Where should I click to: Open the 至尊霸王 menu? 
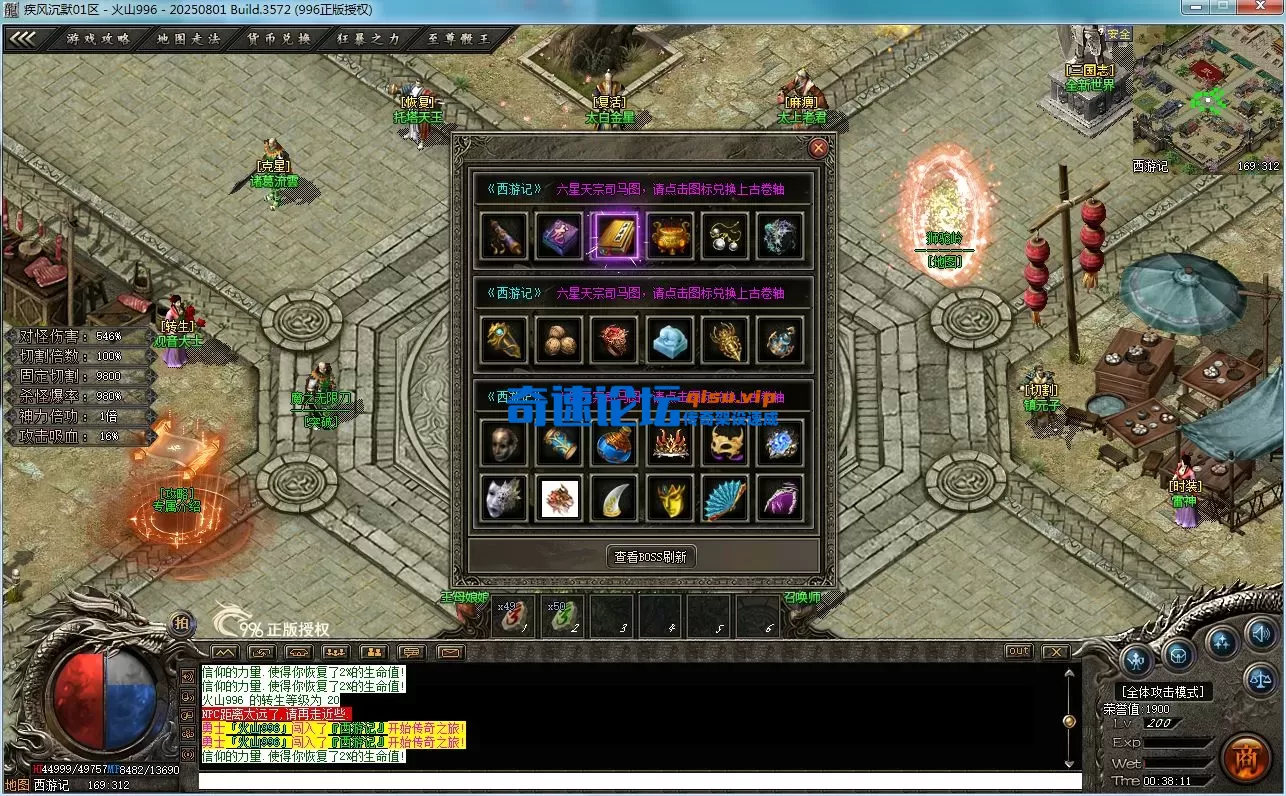[x=459, y=39]
